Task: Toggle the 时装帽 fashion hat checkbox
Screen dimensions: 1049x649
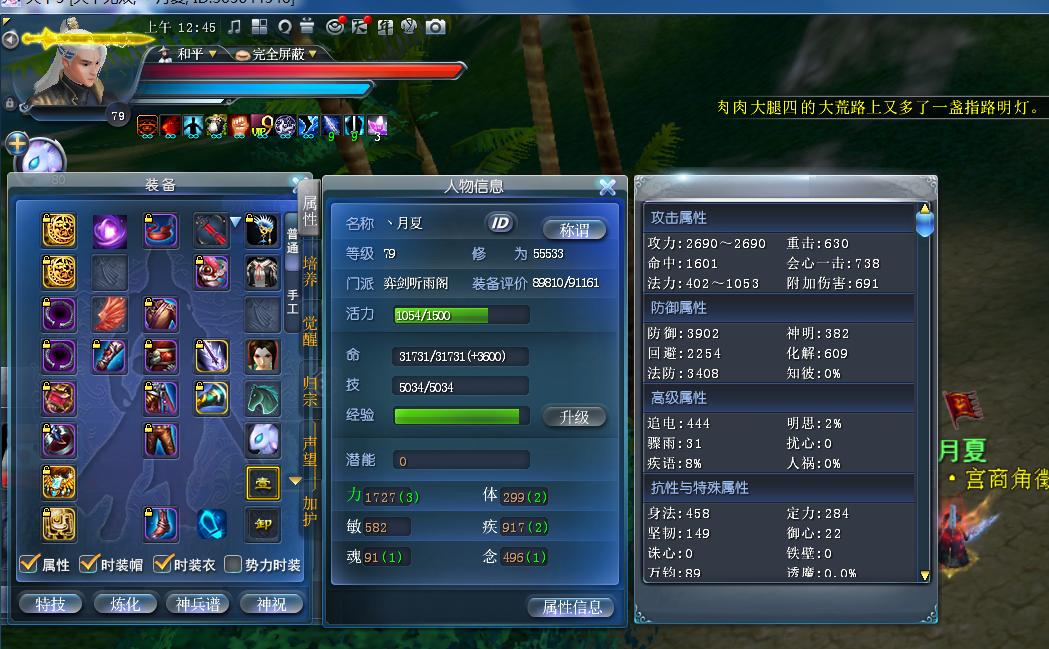Action: tap(89, 565)
